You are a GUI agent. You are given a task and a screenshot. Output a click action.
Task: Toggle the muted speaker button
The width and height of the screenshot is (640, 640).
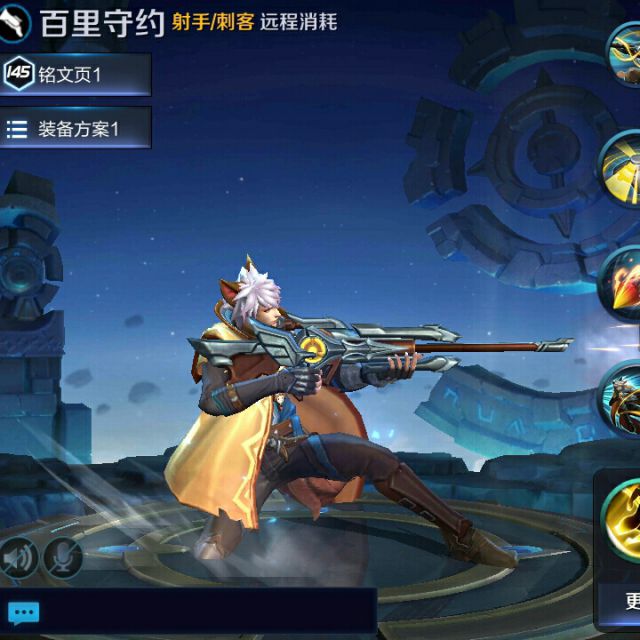[x=18, y=558]
